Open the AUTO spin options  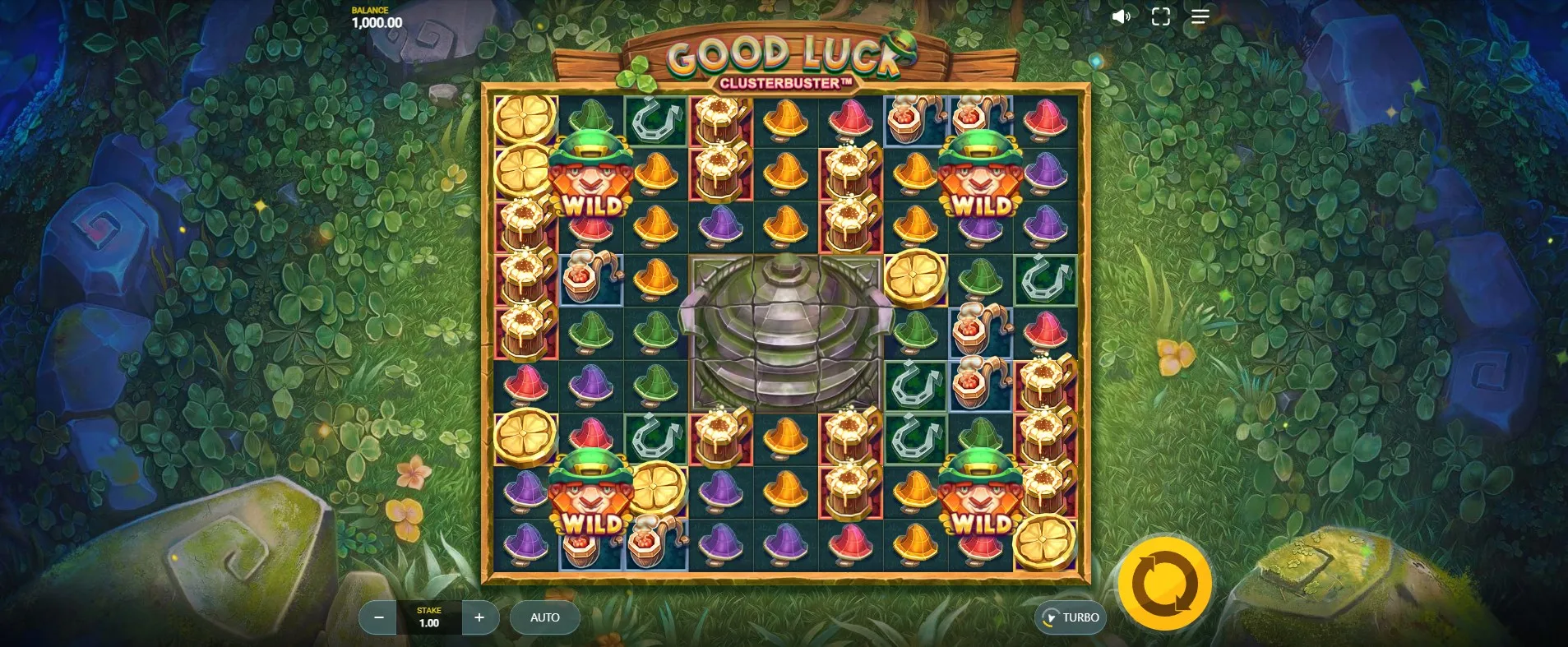pyautogui.click(x=544, y=617)
